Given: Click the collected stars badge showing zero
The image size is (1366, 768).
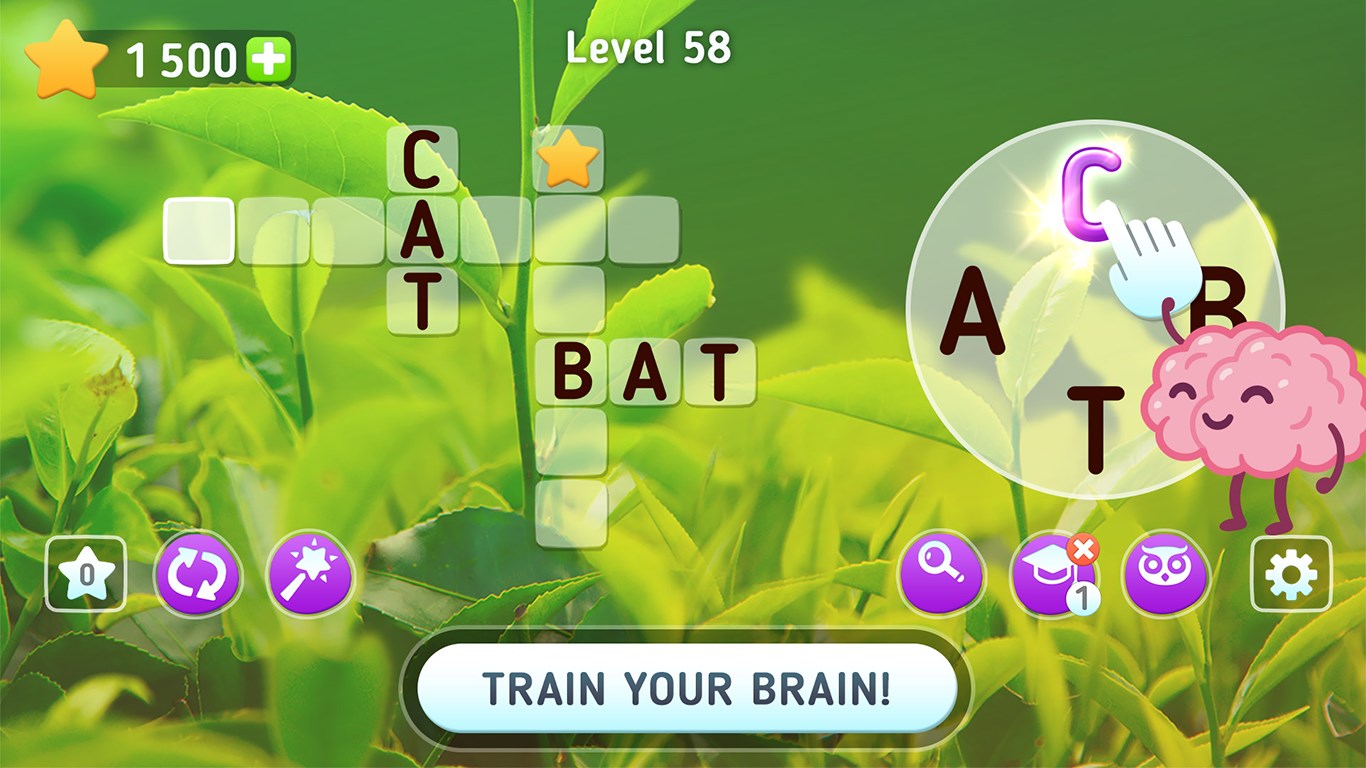Looking at the screenshot, I should [85, 576].
